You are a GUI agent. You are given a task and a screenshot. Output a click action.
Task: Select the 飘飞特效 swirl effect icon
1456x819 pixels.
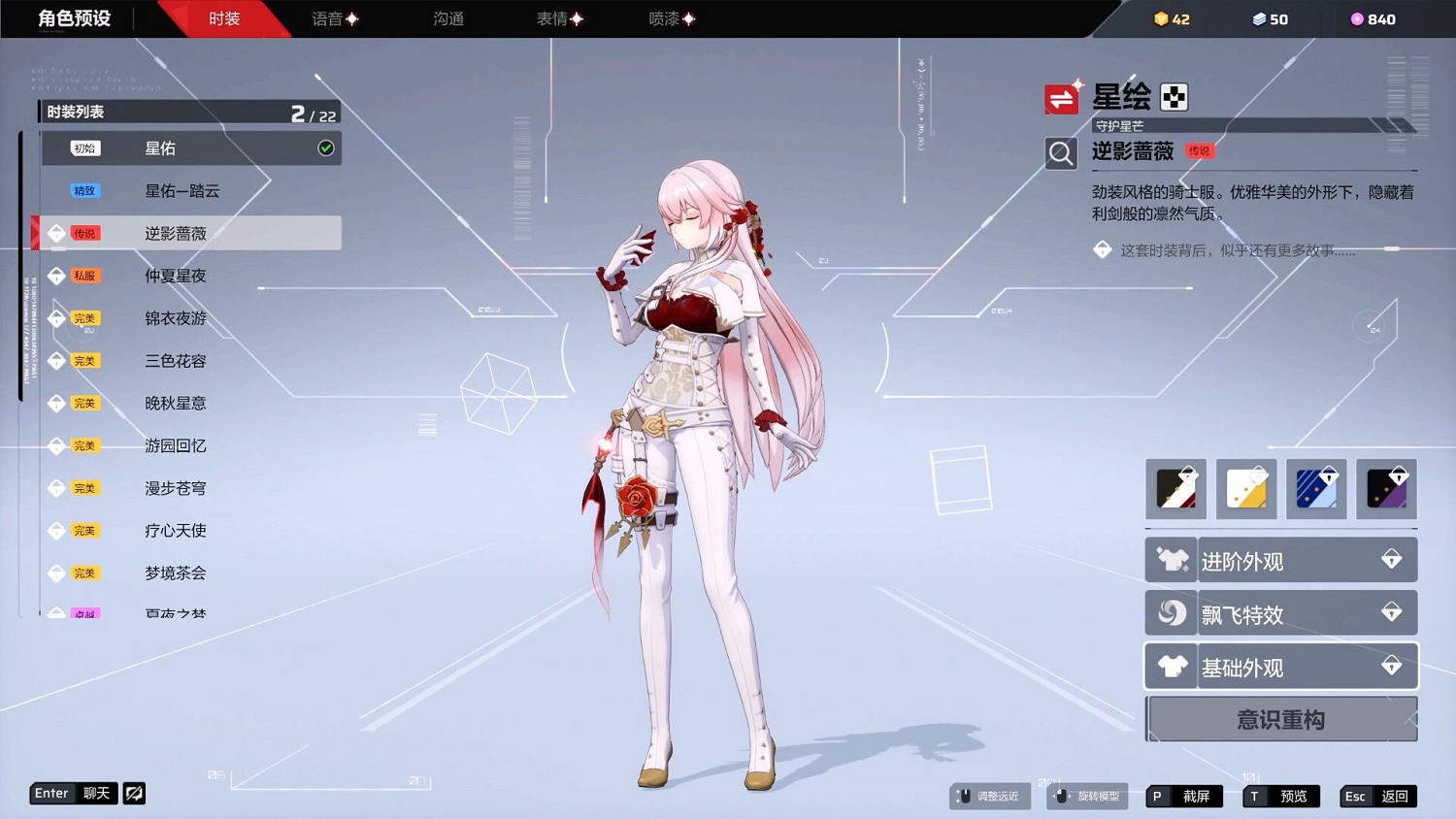point(1171,612)
